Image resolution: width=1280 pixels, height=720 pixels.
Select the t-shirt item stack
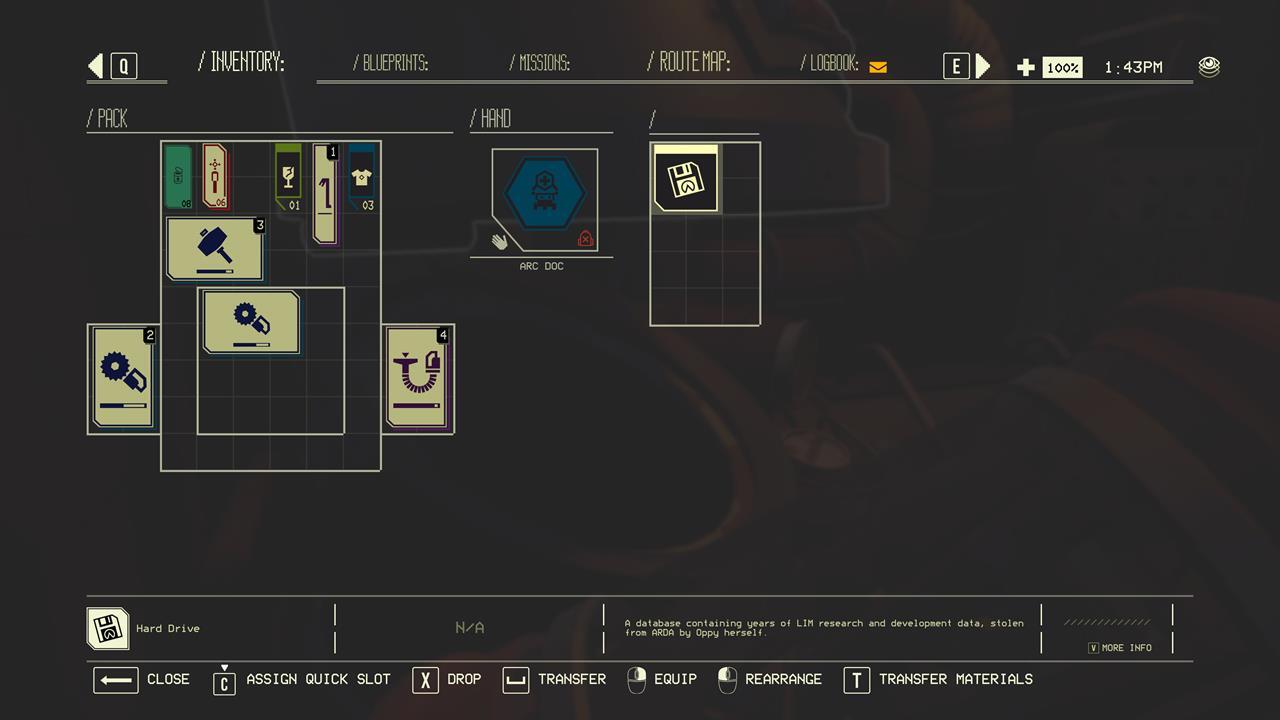pos(362,177)
